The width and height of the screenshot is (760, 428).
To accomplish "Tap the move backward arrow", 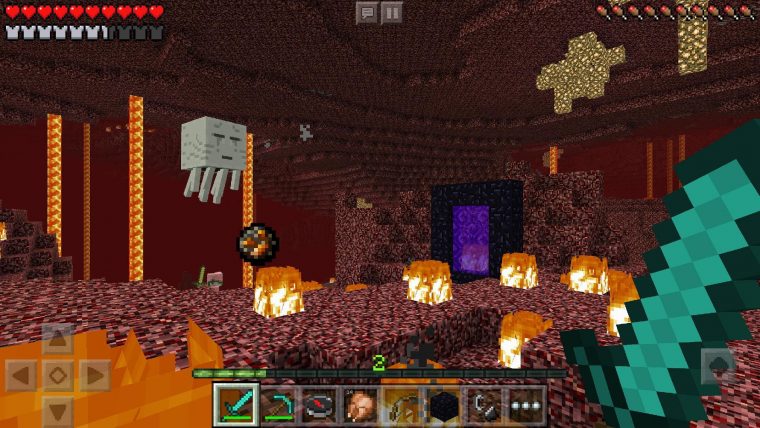I will 58,410.
